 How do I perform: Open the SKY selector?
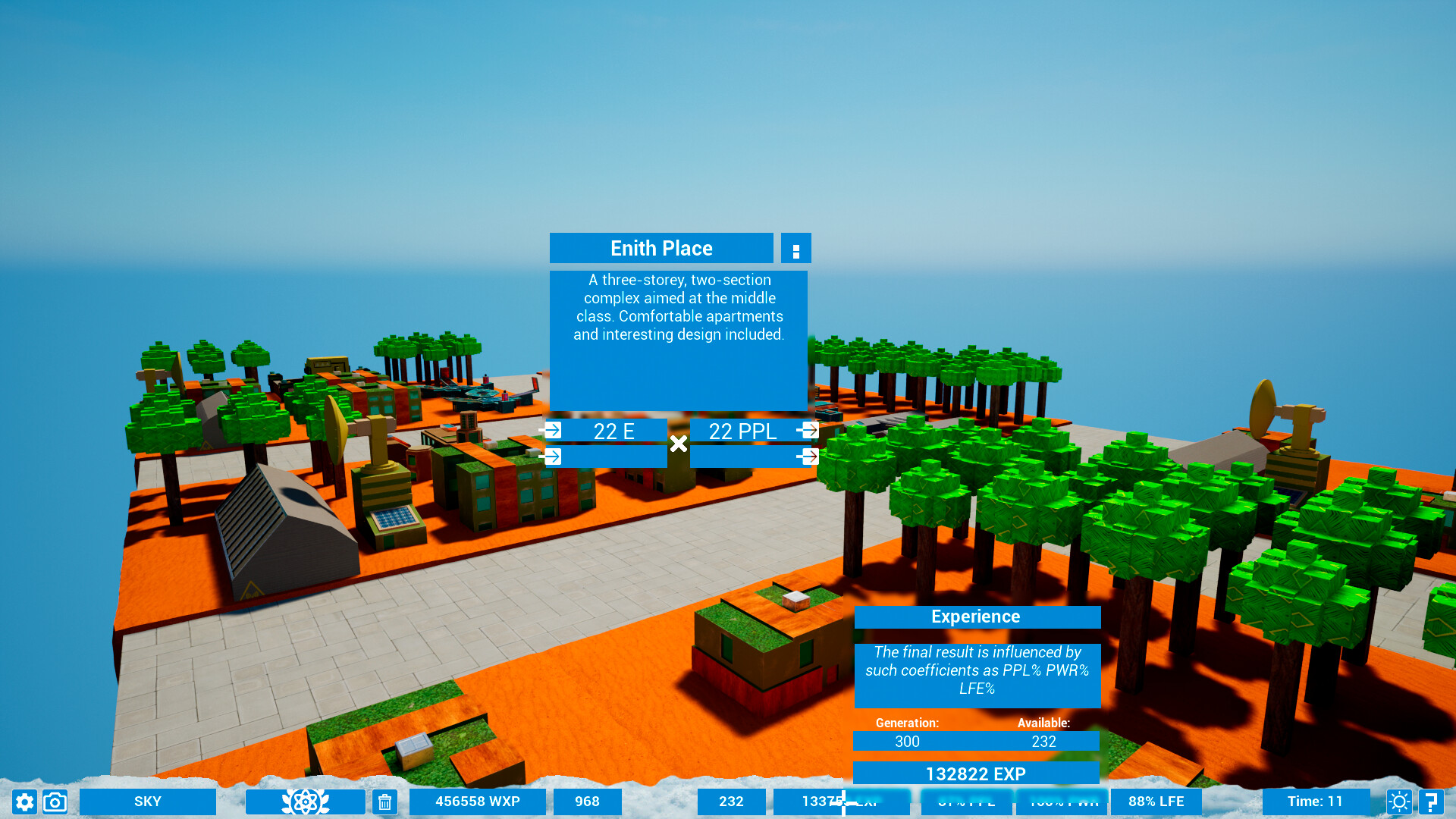(x=148, y=802)
